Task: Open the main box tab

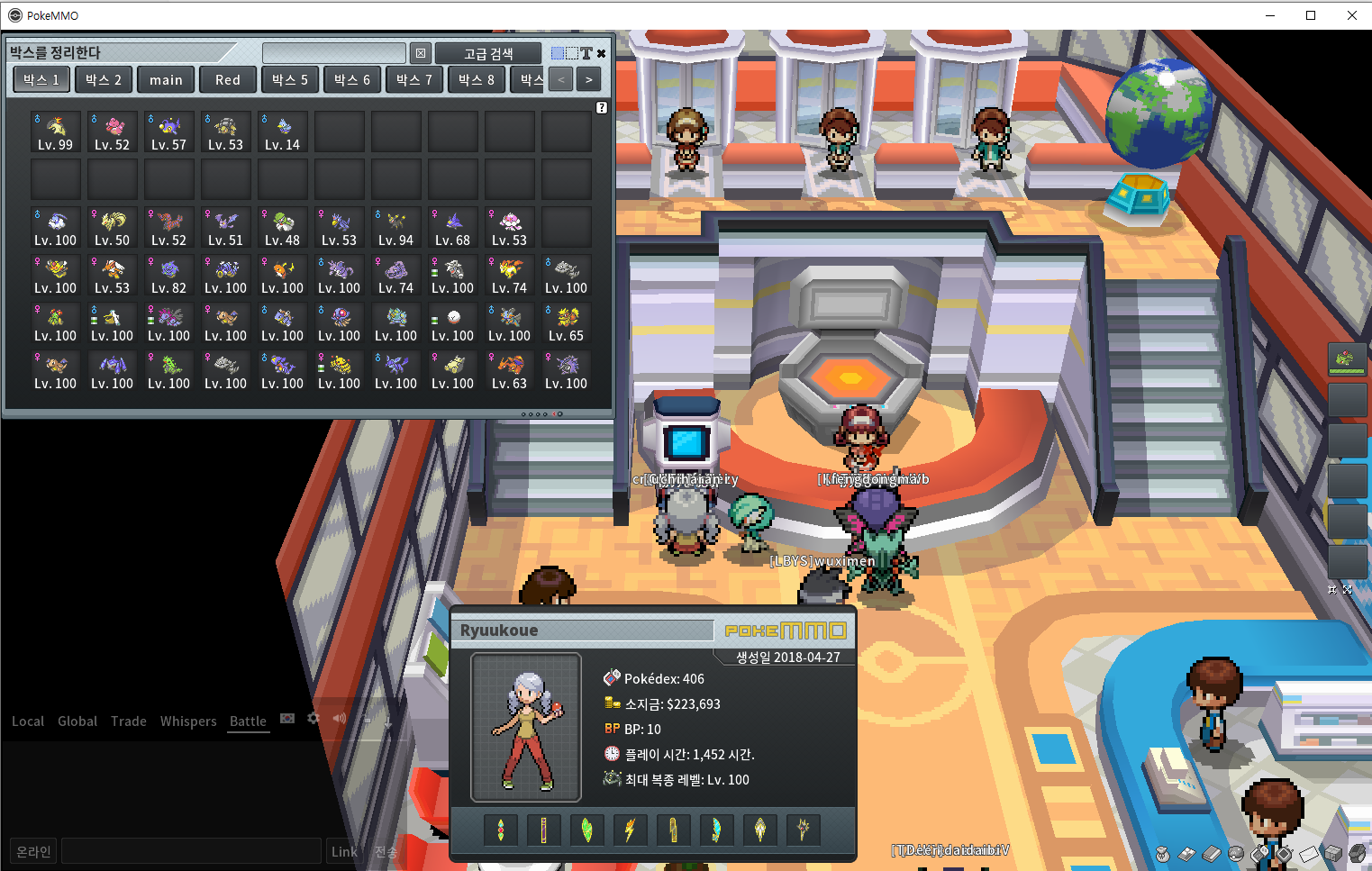Action: click(166, 80)
